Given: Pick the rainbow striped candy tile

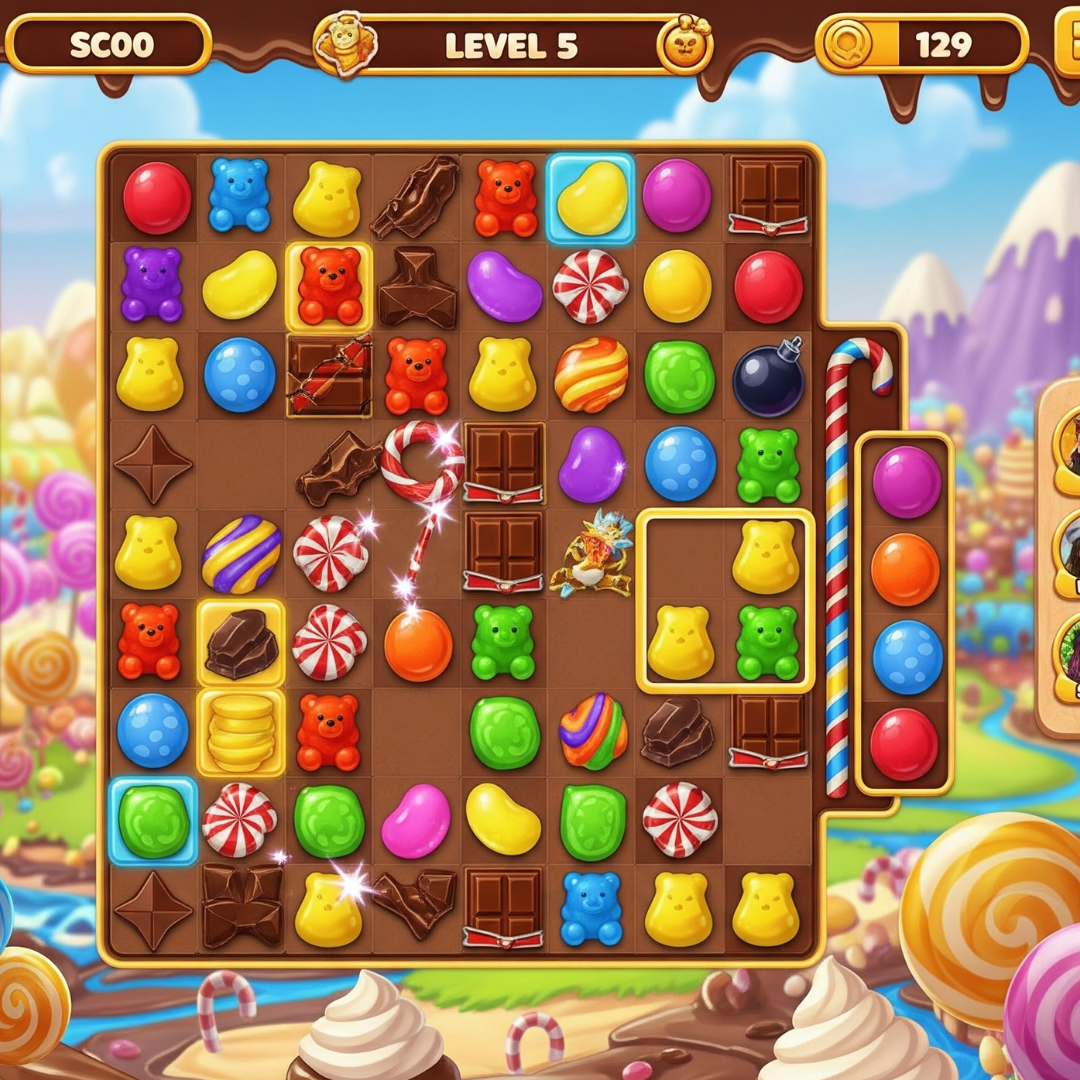Looking at the screenshot, I should tap(593, 731).
